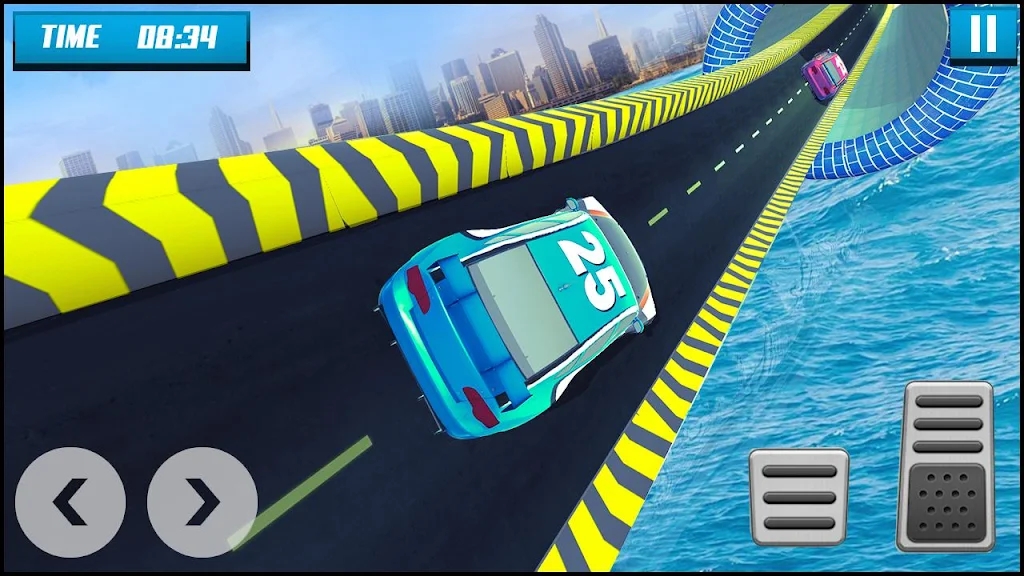Hit the tall accelerator pedal

tap(944, 466)
